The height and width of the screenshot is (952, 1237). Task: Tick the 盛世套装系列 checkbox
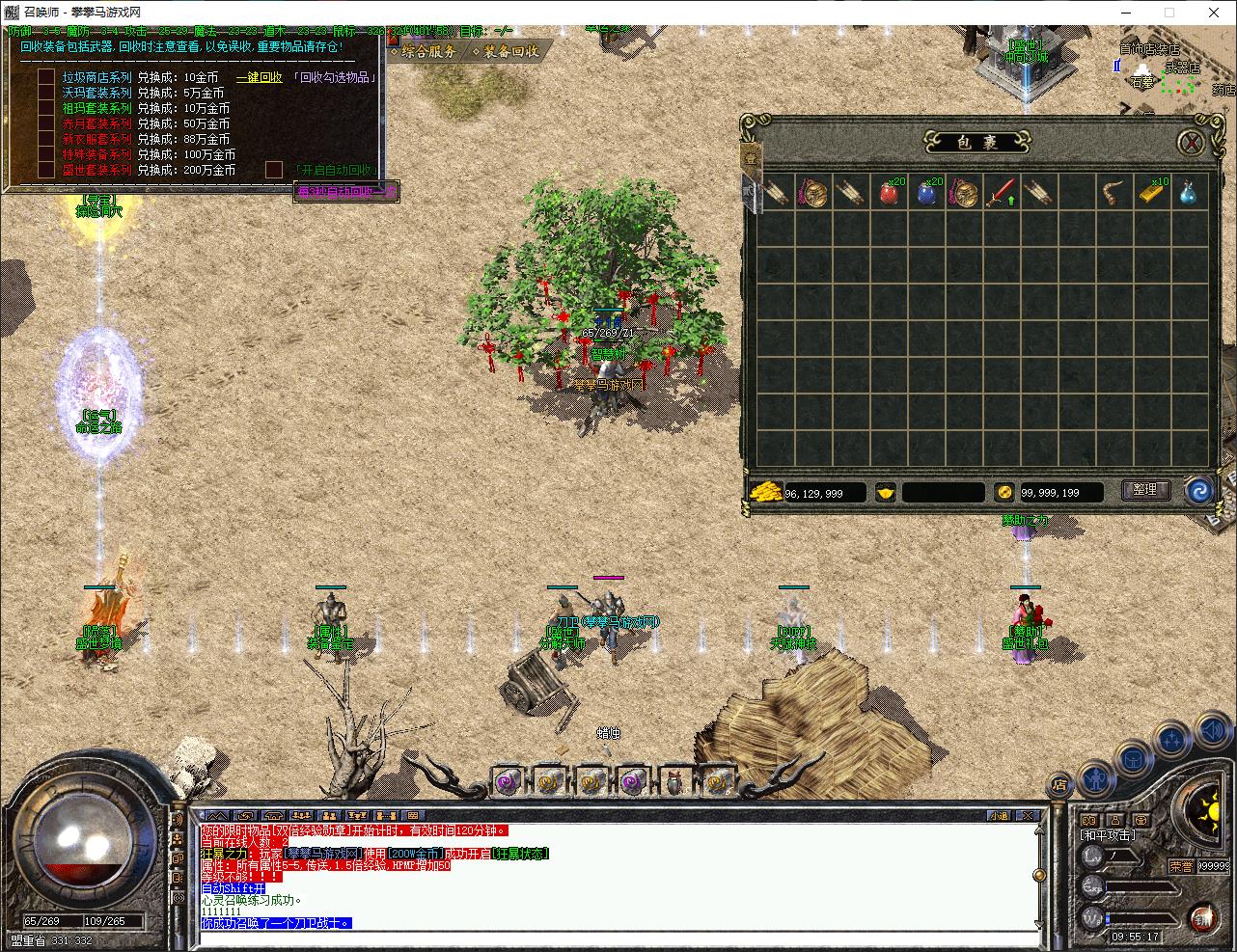click(x=46, y=170)
